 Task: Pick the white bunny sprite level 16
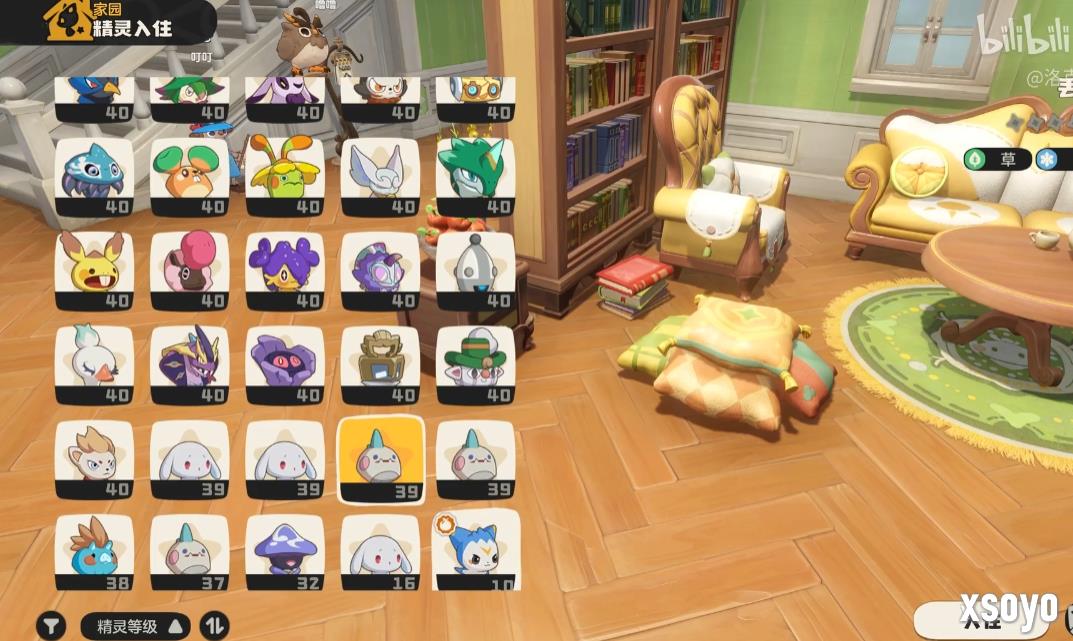click(379, 552)
